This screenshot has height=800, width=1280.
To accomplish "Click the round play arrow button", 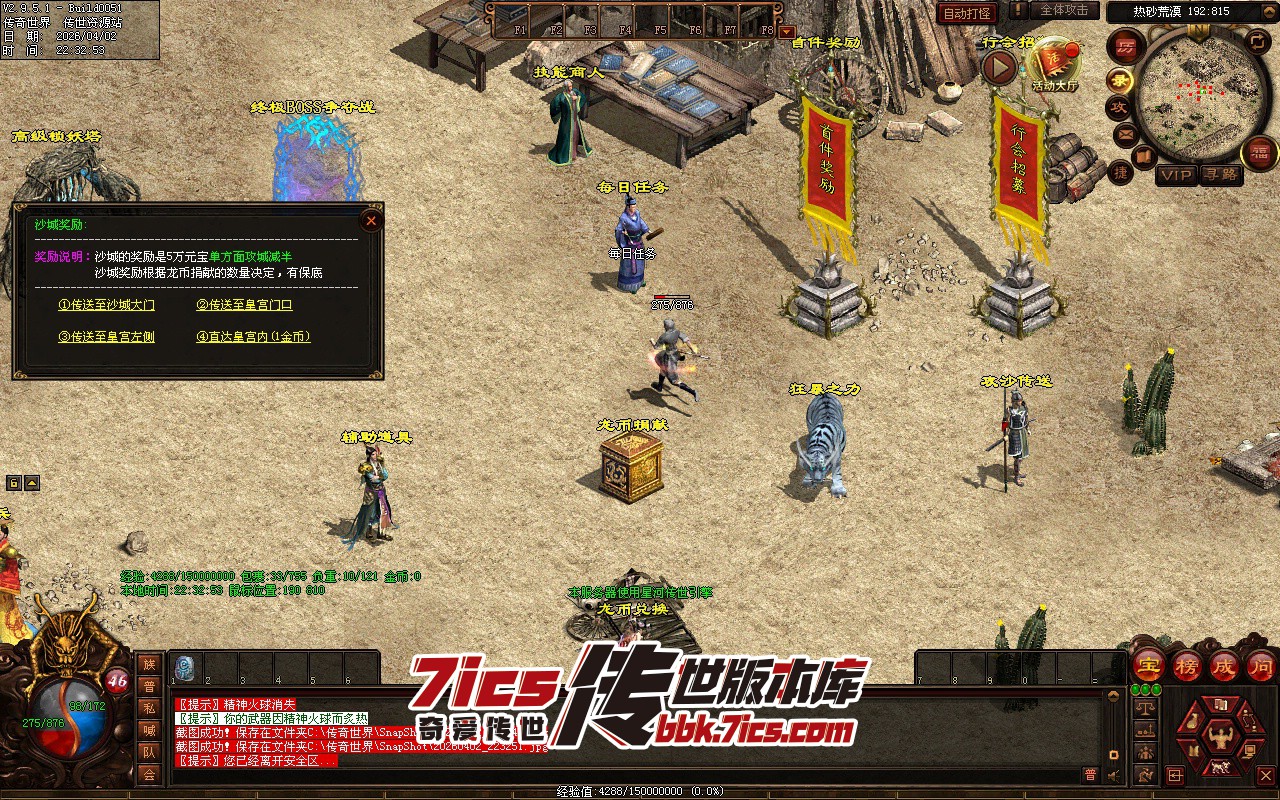I will coord(999,67).
